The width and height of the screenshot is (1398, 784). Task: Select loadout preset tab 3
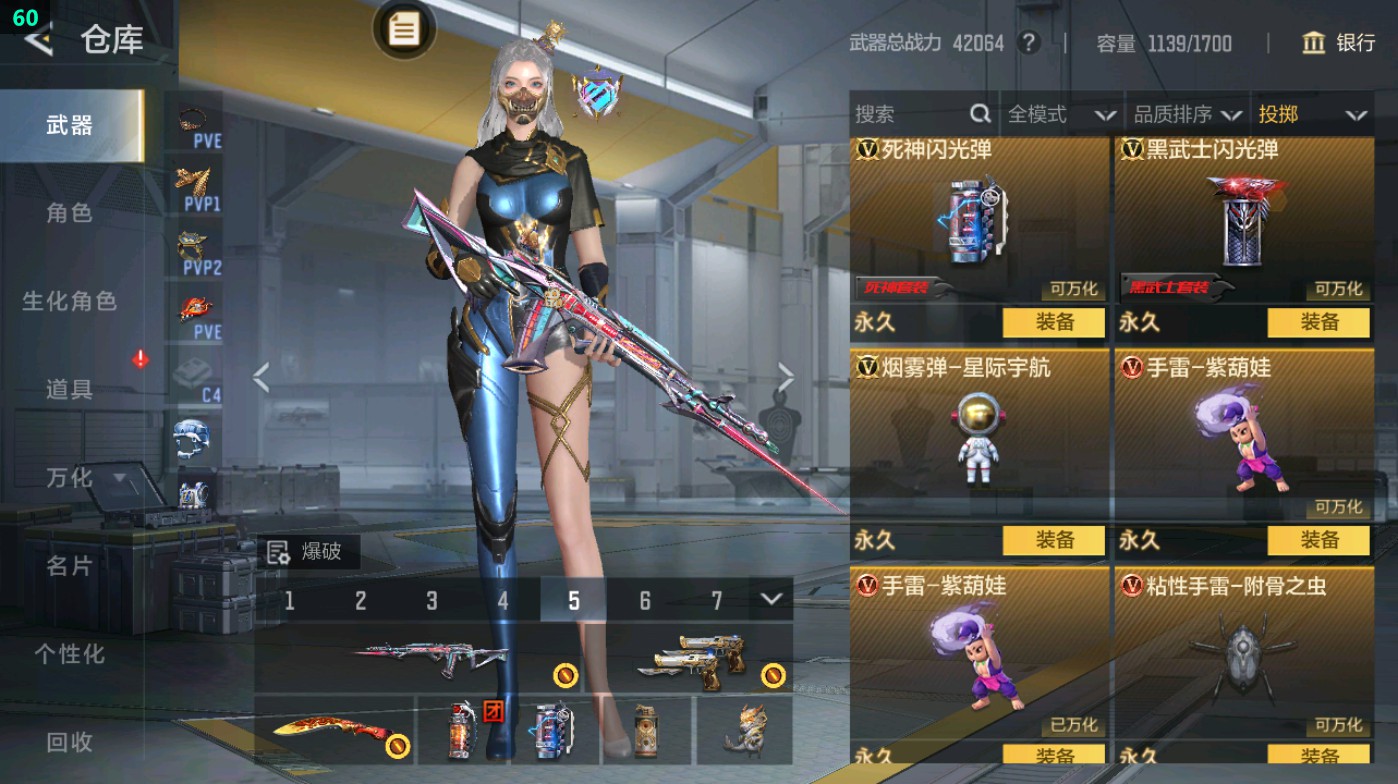[x=431, y=598]
